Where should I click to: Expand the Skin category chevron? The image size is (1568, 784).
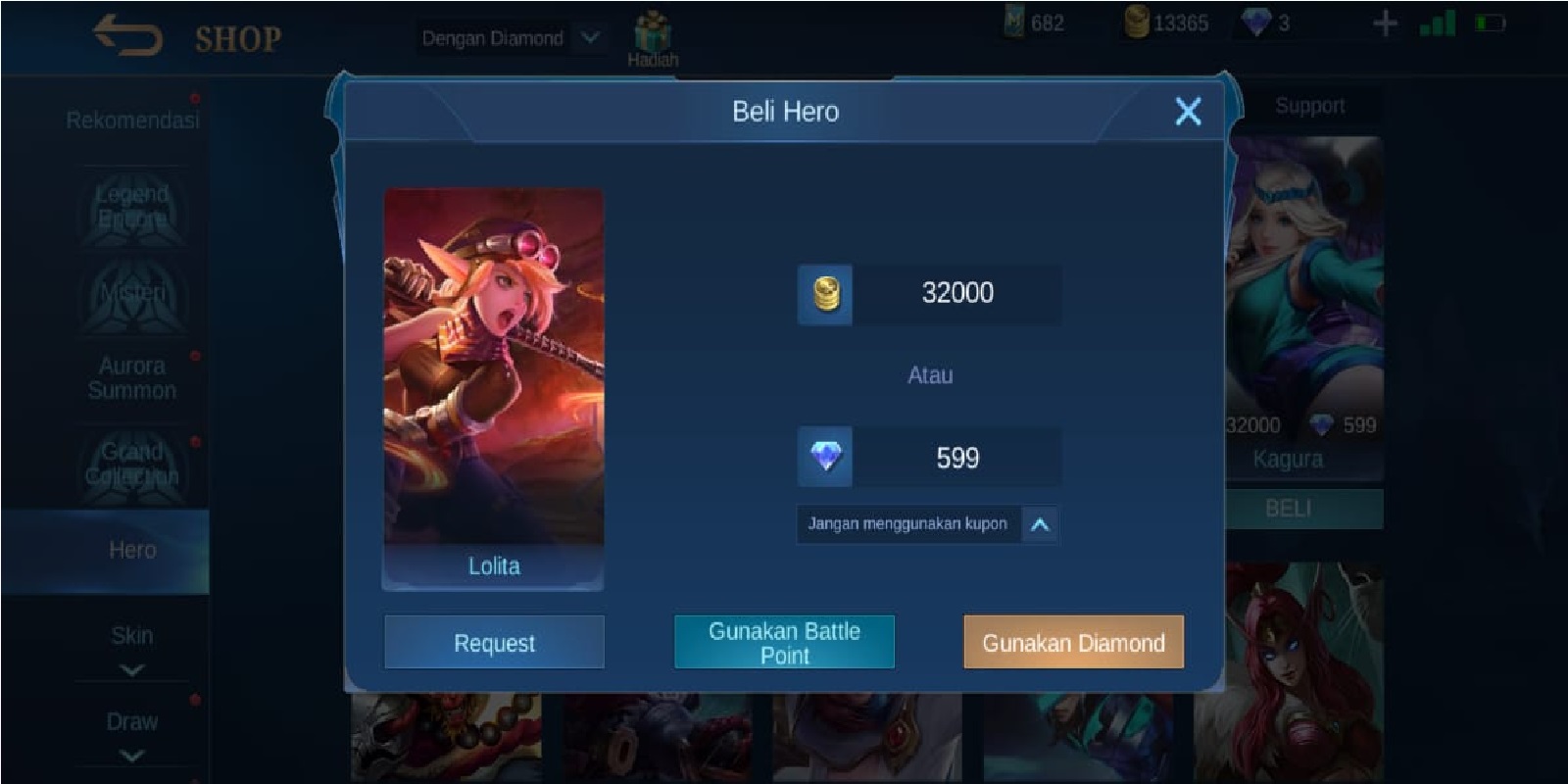click(x=131, y=668)
